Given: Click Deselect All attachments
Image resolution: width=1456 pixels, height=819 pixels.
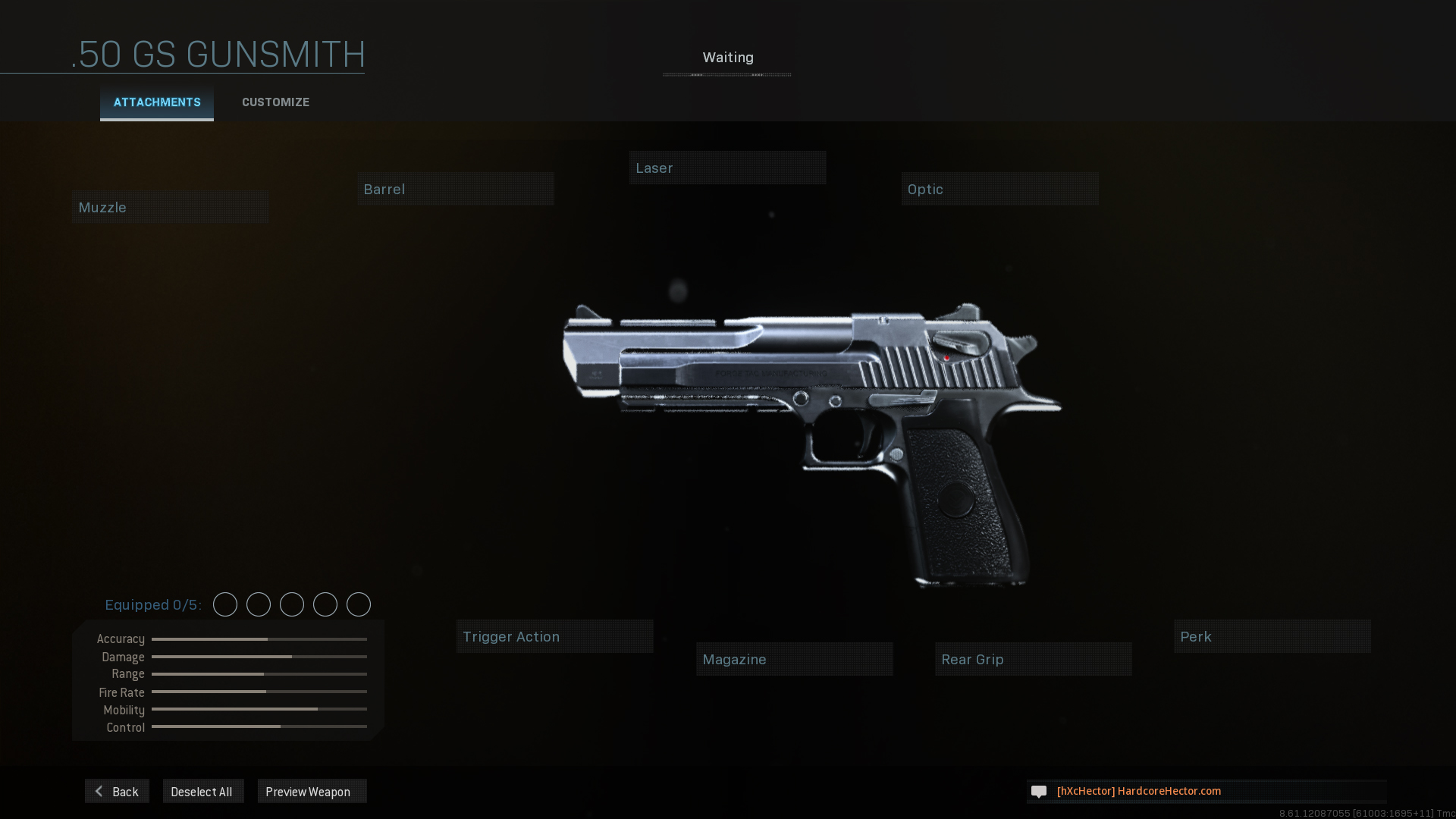Looking at the screenshot, I should (x=202, y=791).
